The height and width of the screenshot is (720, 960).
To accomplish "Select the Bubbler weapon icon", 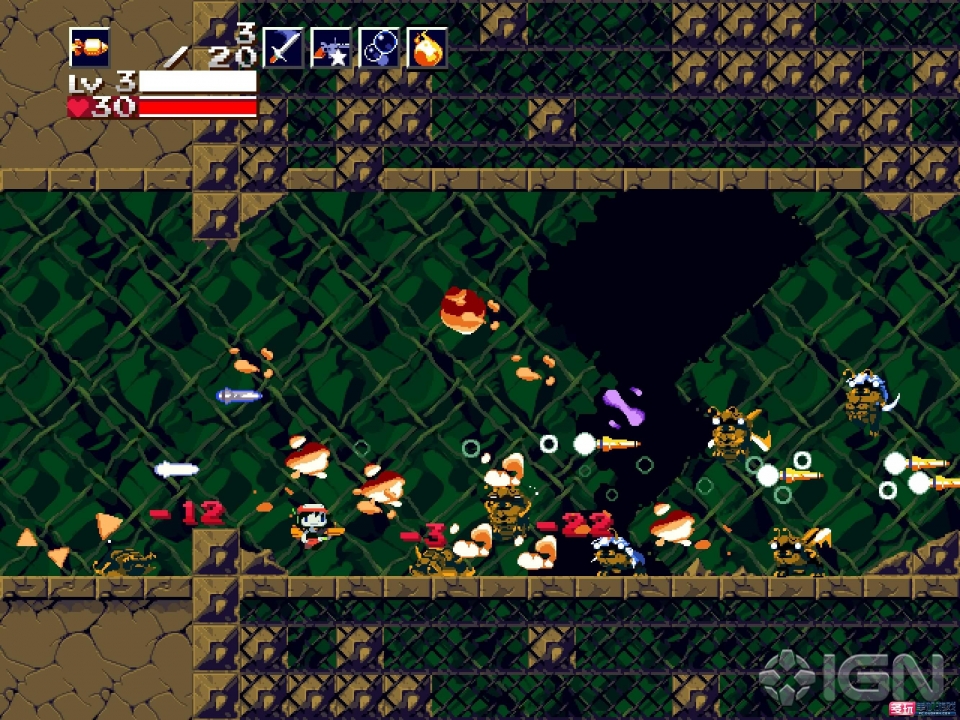I will (x=379, y=47).
